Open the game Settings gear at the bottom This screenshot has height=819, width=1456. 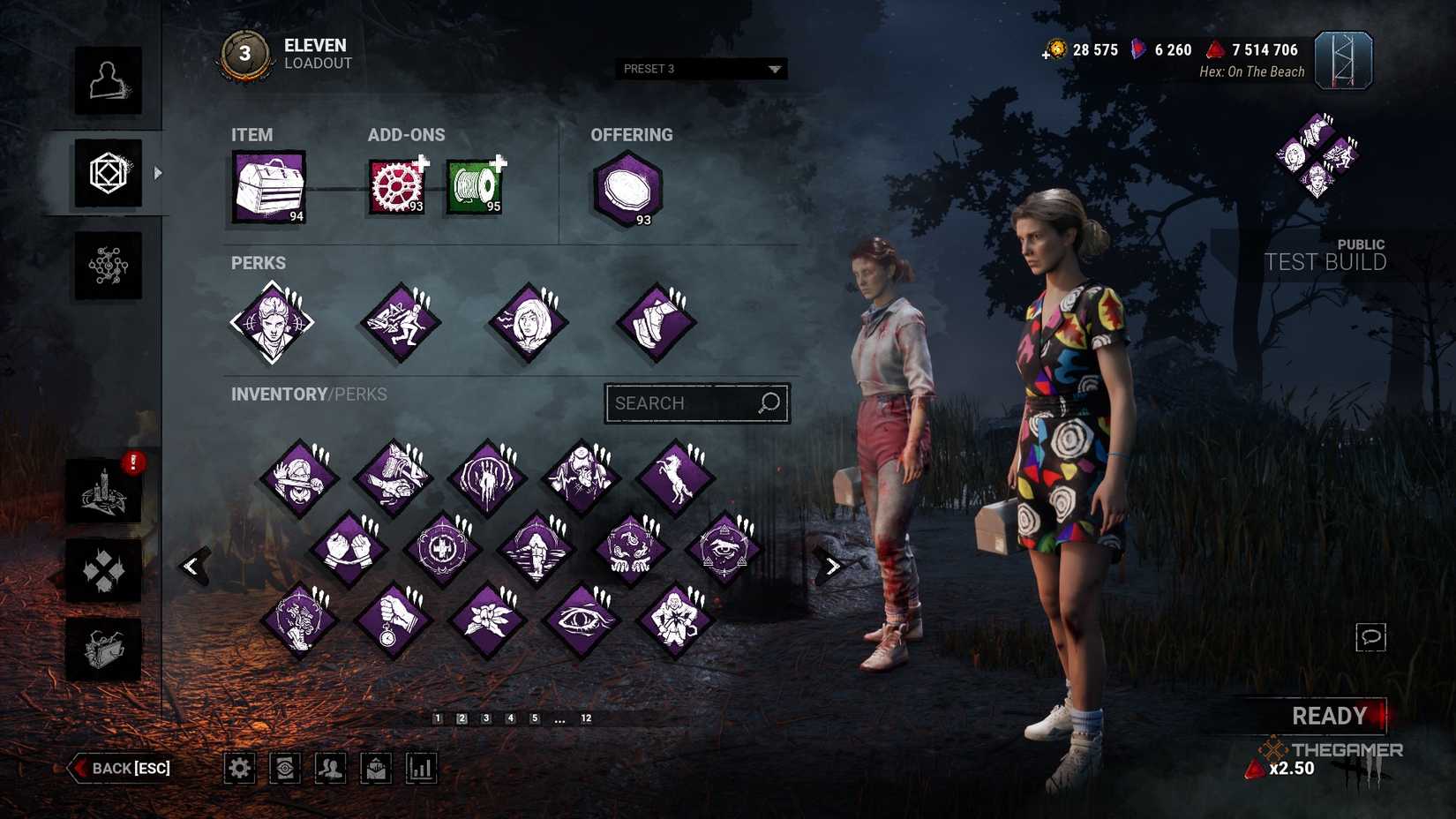(238, 768)
